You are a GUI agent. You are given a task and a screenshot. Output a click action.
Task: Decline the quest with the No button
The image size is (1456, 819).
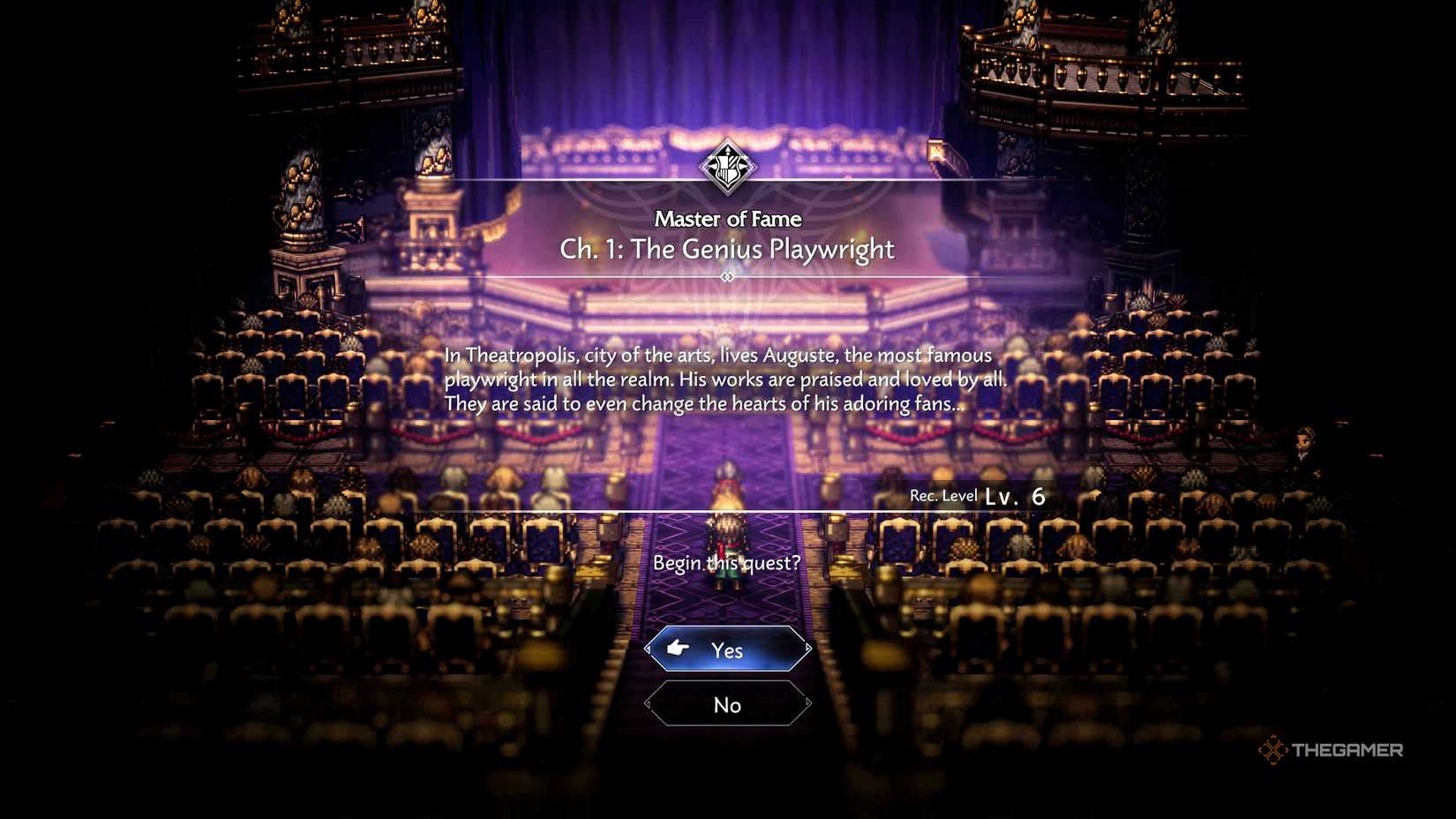pos(727,704)
